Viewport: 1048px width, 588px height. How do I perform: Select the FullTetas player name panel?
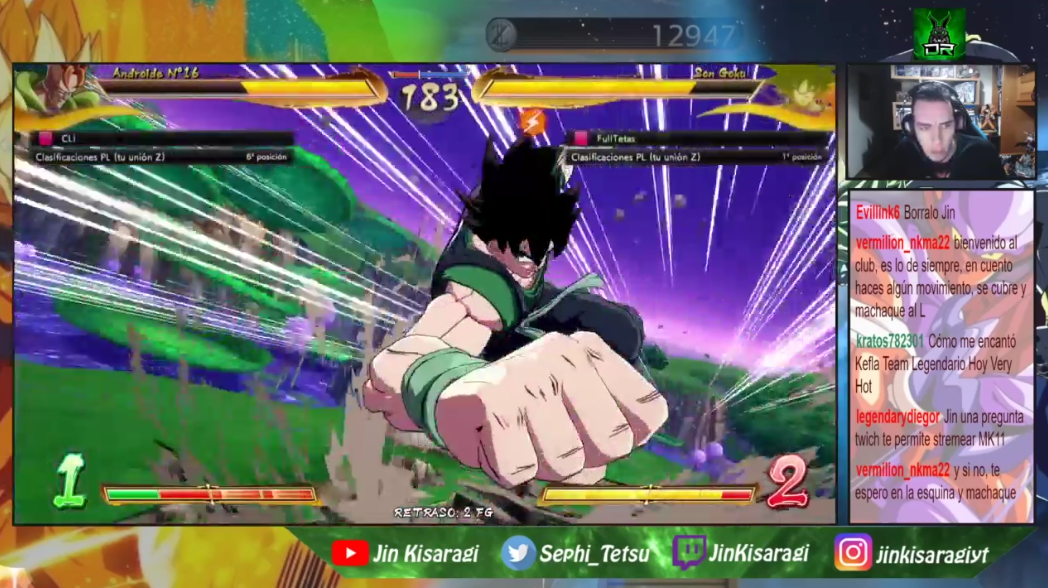[x=697, y=139]
